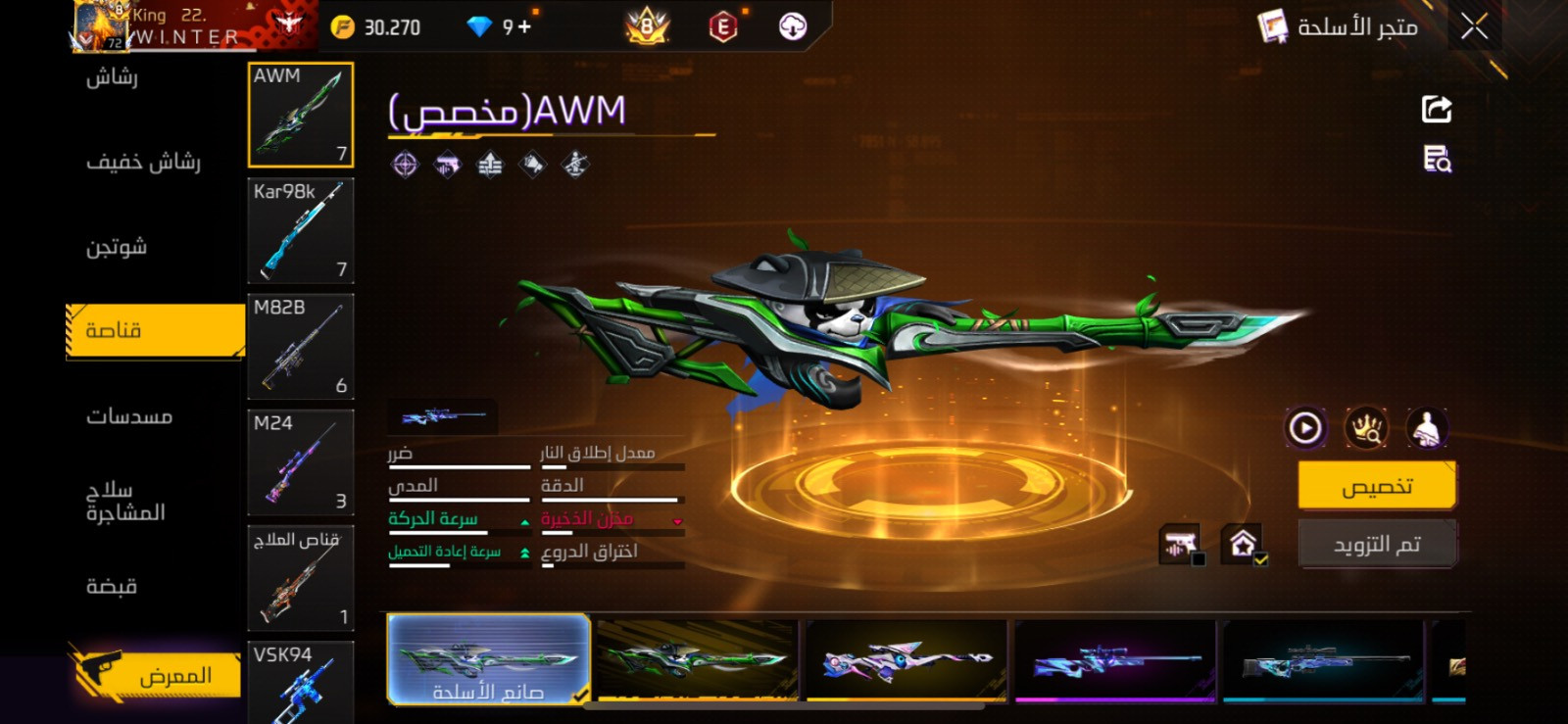Viewport: 1568px width, 724px height.
Task: Show the قبضة category
Action: [112, 586]
